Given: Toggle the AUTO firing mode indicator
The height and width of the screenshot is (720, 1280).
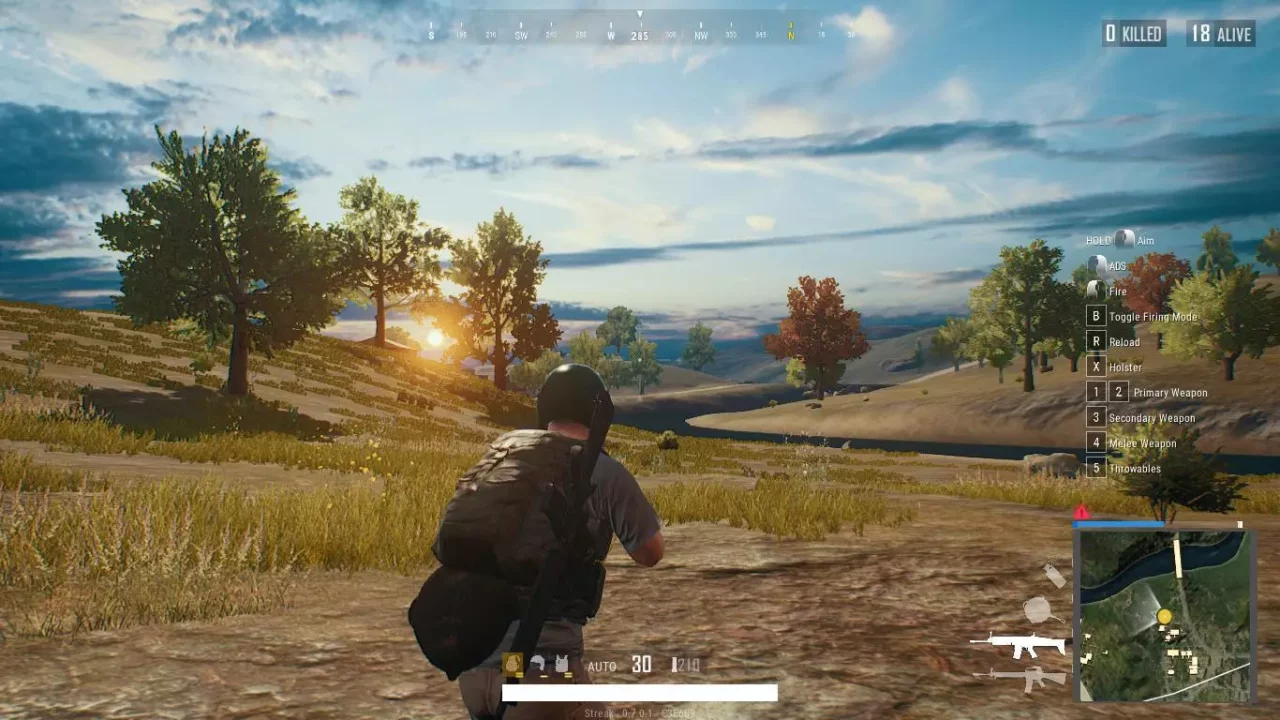Looking at the screenshot, I should click(602, 665).
